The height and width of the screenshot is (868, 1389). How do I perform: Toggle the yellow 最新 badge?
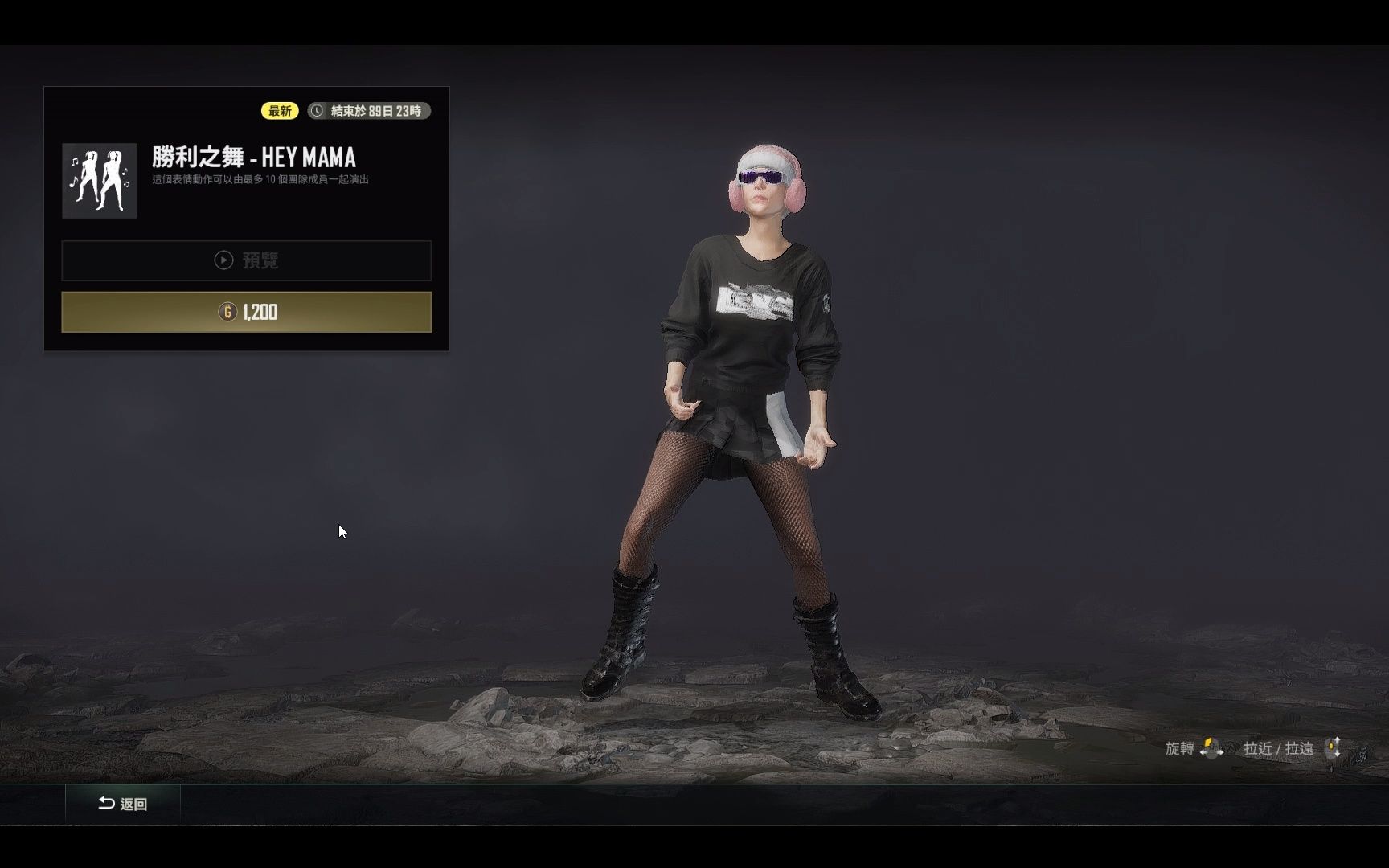pos(279,110)
